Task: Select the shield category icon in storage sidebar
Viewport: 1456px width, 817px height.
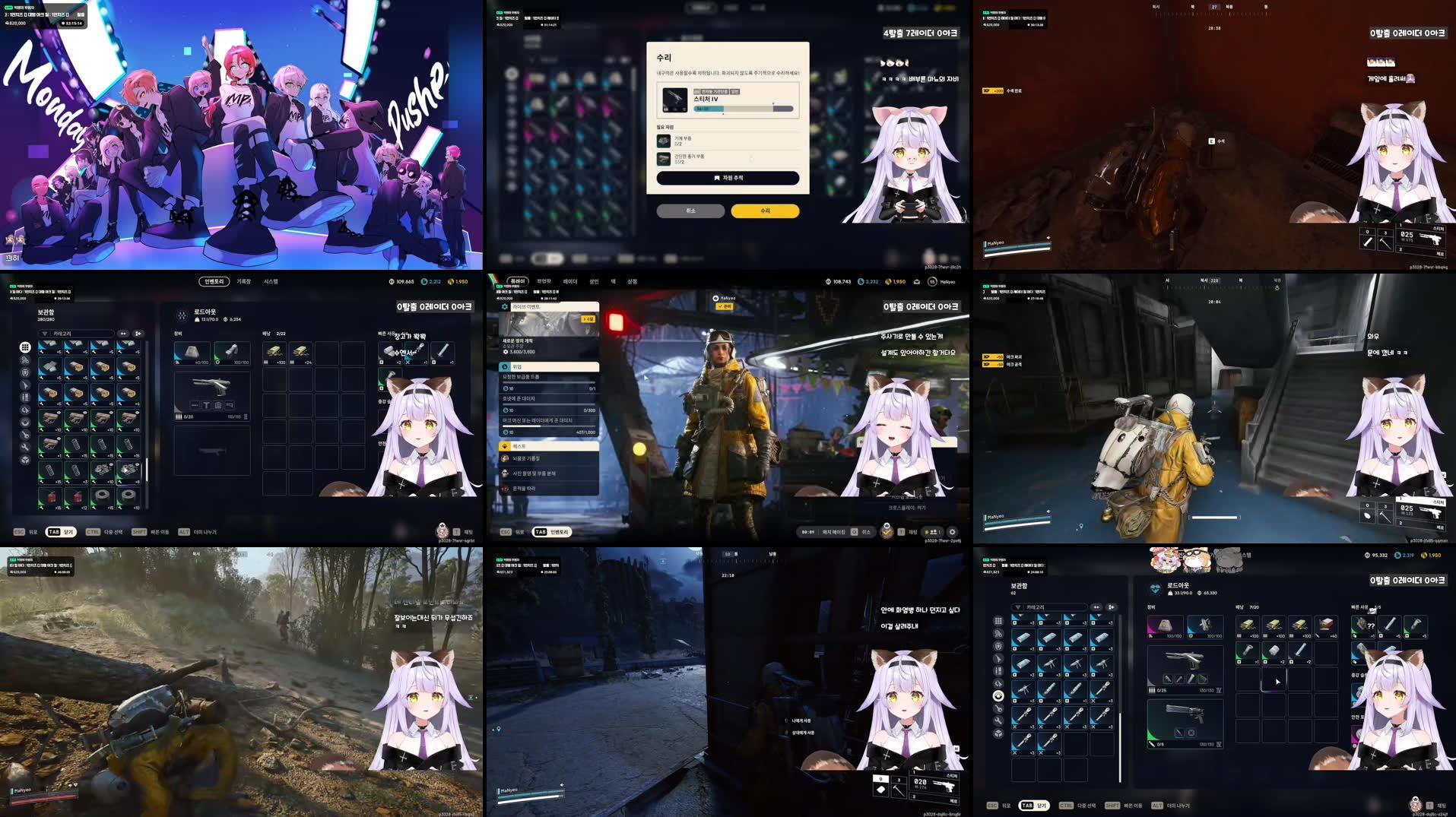Action: pos(25,373)
